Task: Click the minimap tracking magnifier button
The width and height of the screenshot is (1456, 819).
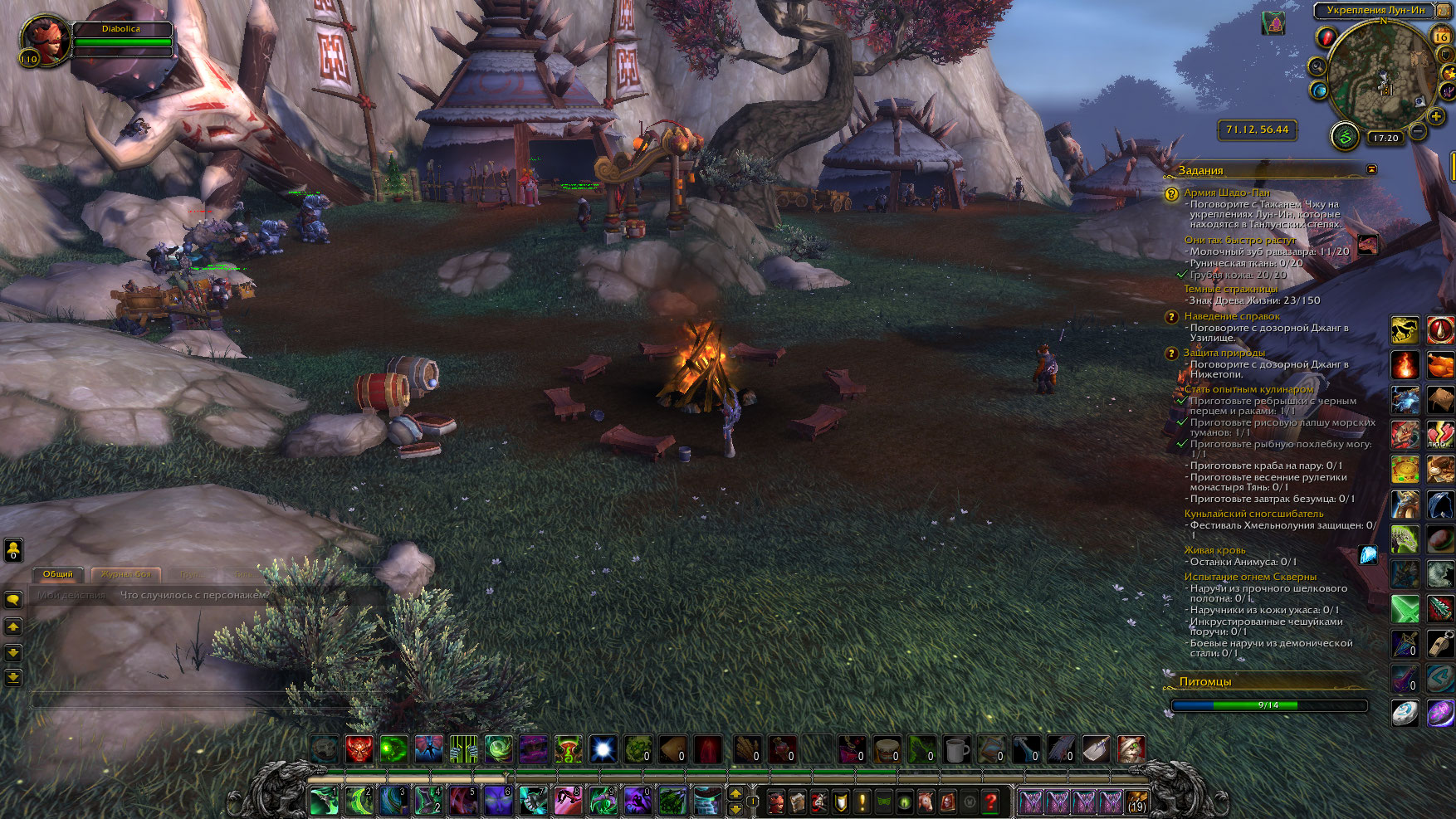Action: pyautogui.click(x=1317, y=66)
